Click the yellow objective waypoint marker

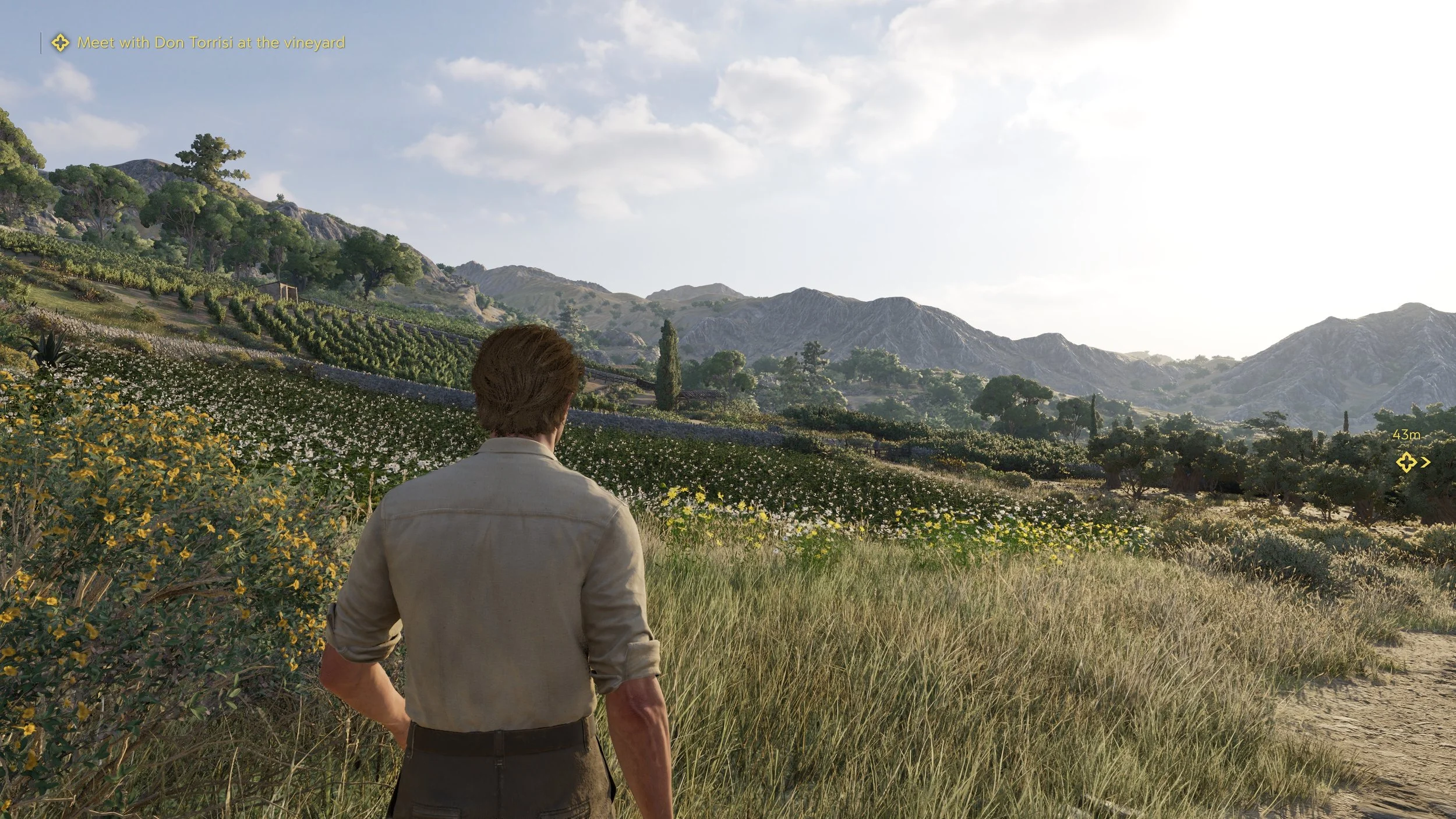pyautogui.click(x=1406, y=463)
